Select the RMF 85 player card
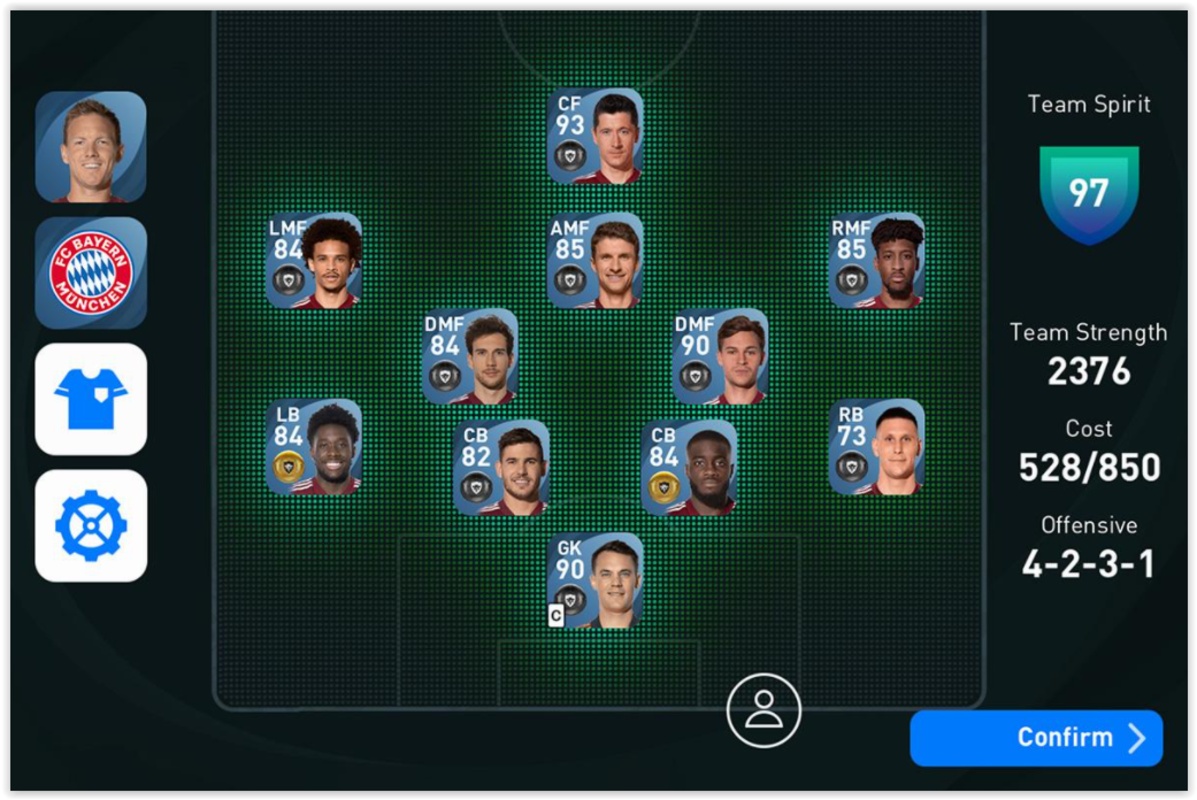The image size is (1197, 800). 876,260
